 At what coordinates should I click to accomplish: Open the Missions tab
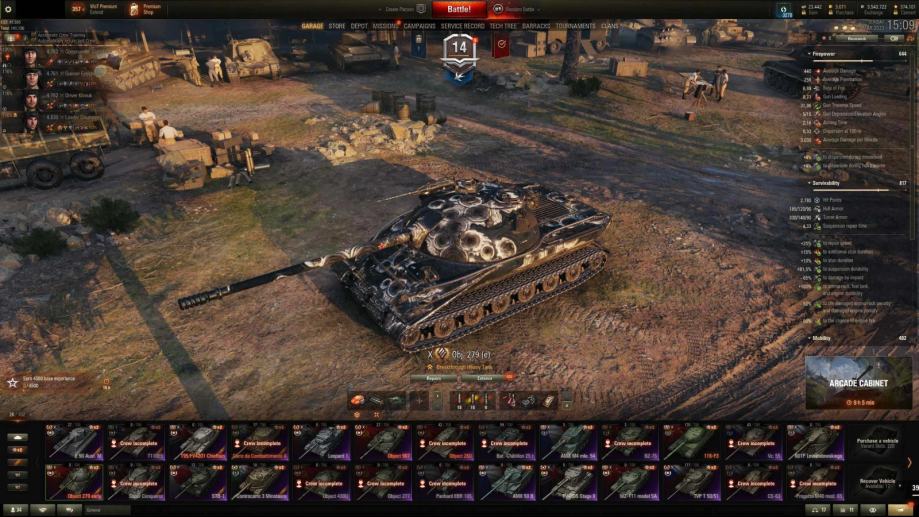click(385, 26)
